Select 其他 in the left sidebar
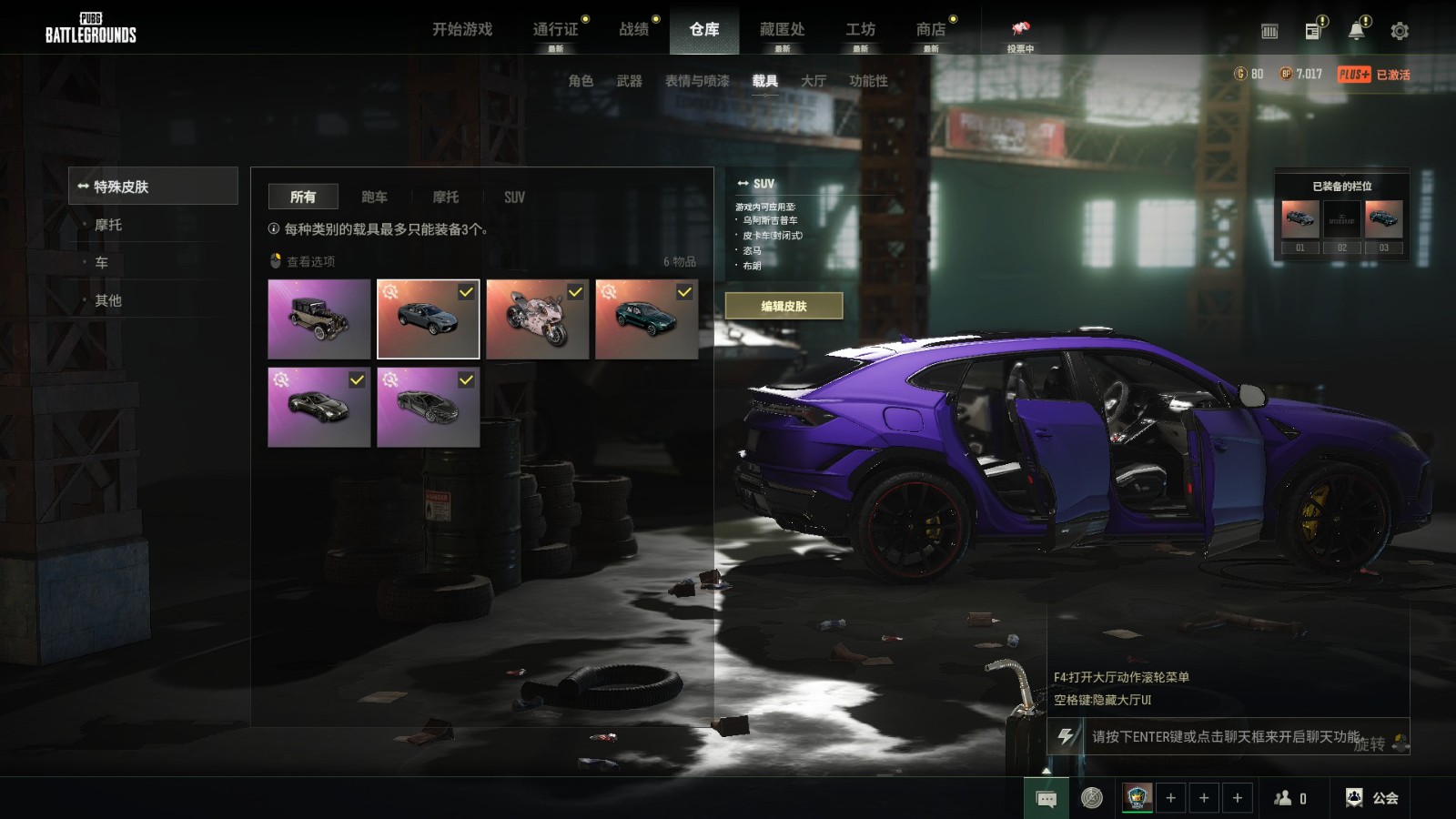The image size is (1456, 819). pos(108,300)
